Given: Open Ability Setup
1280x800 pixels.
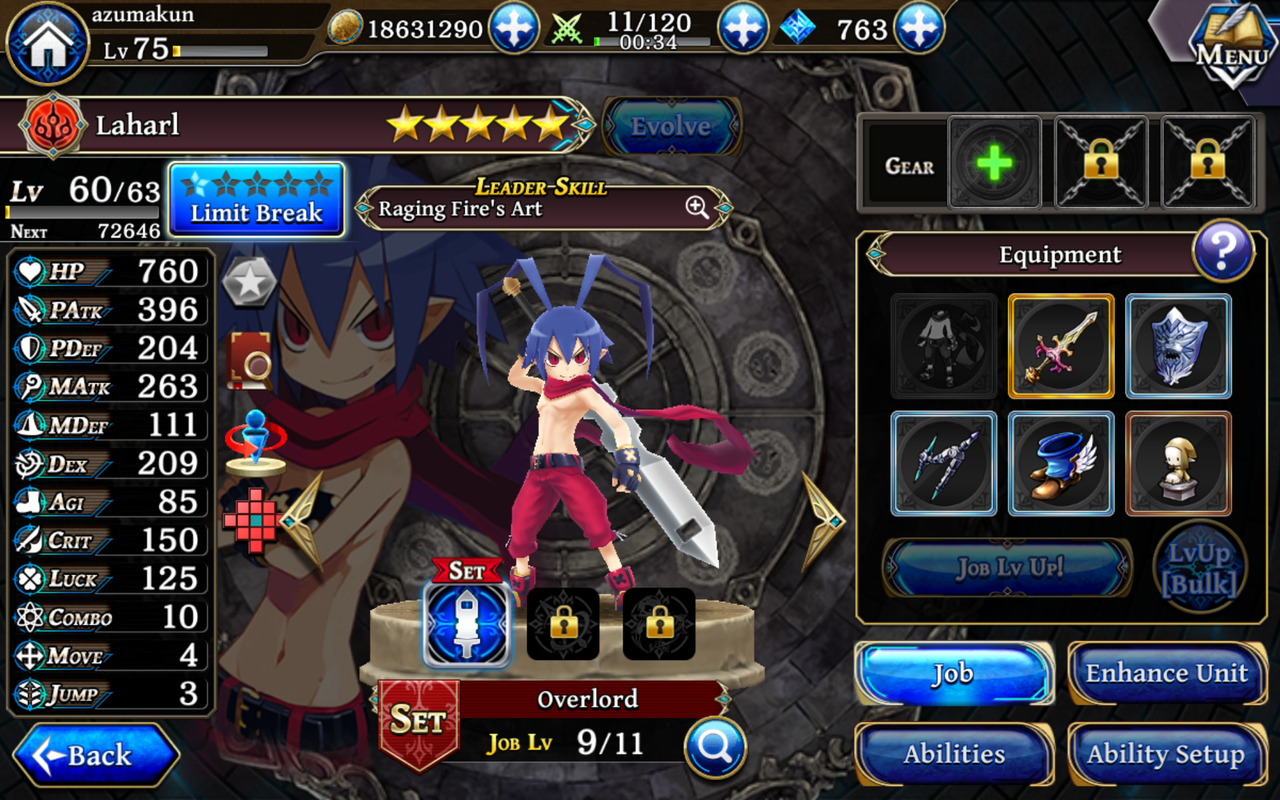Looking at the screenshot, I should coord(1166,754).
